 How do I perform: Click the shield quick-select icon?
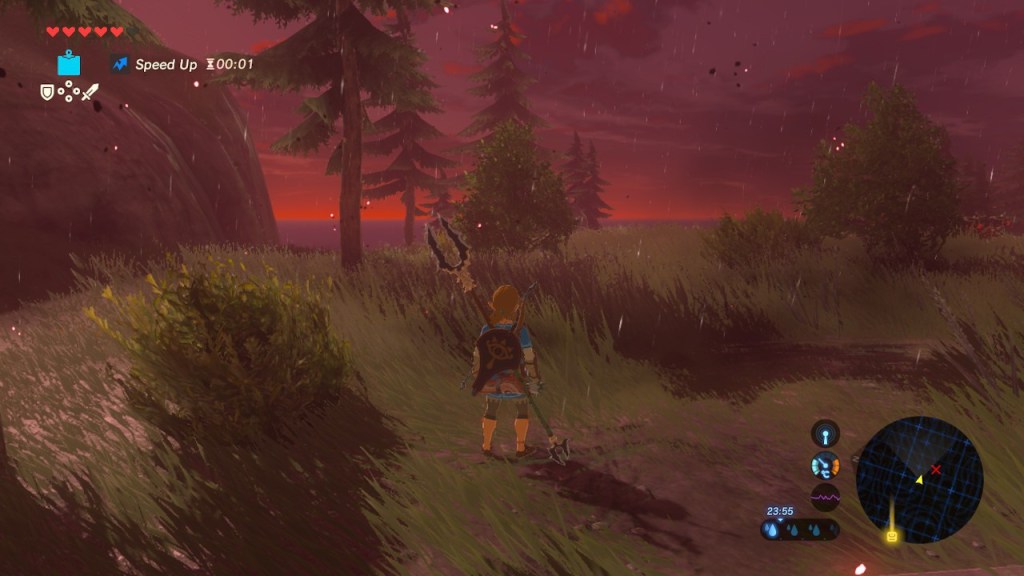47,92
